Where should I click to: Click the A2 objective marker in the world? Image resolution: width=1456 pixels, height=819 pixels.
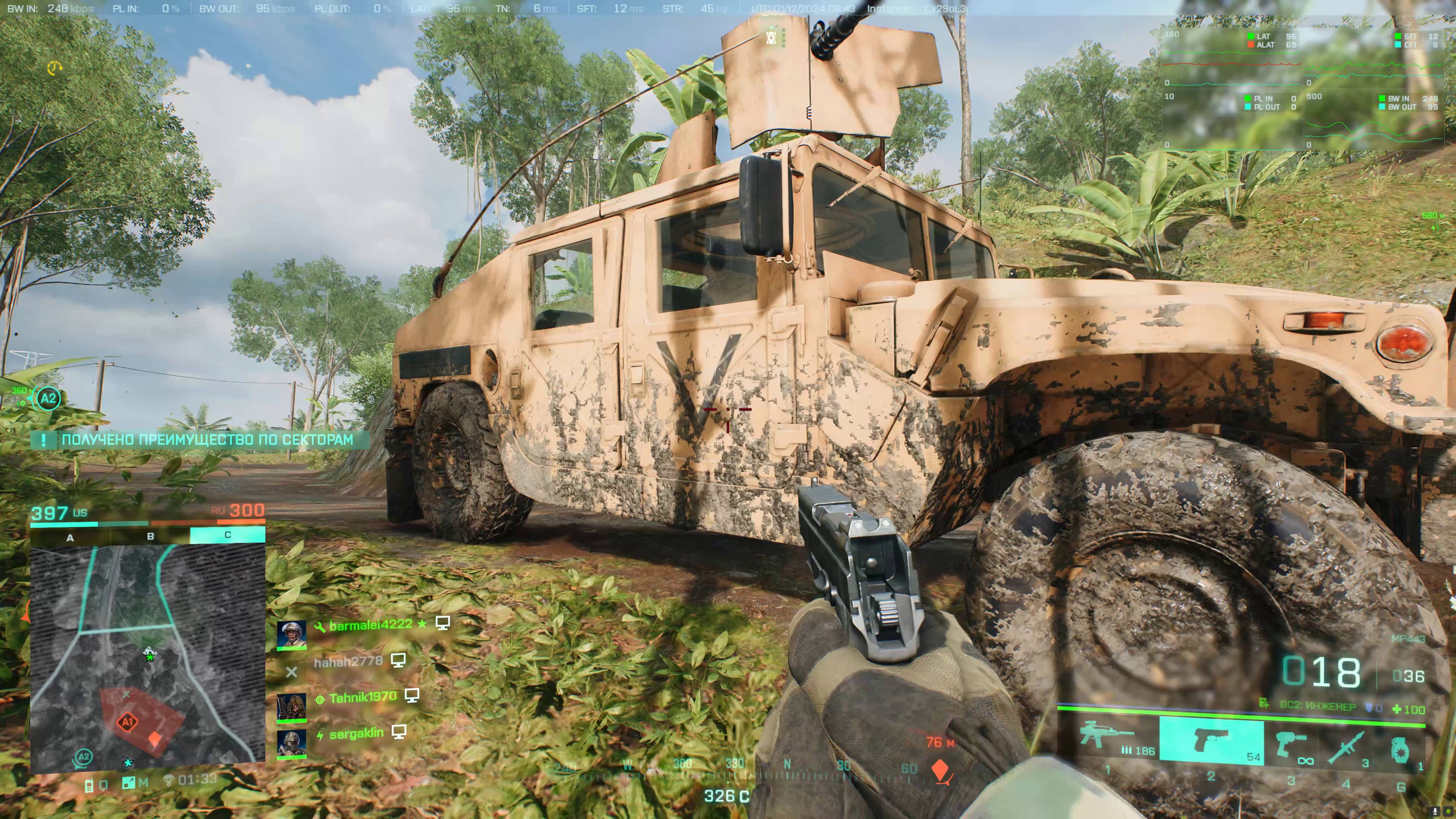click(x=48, y=398)
